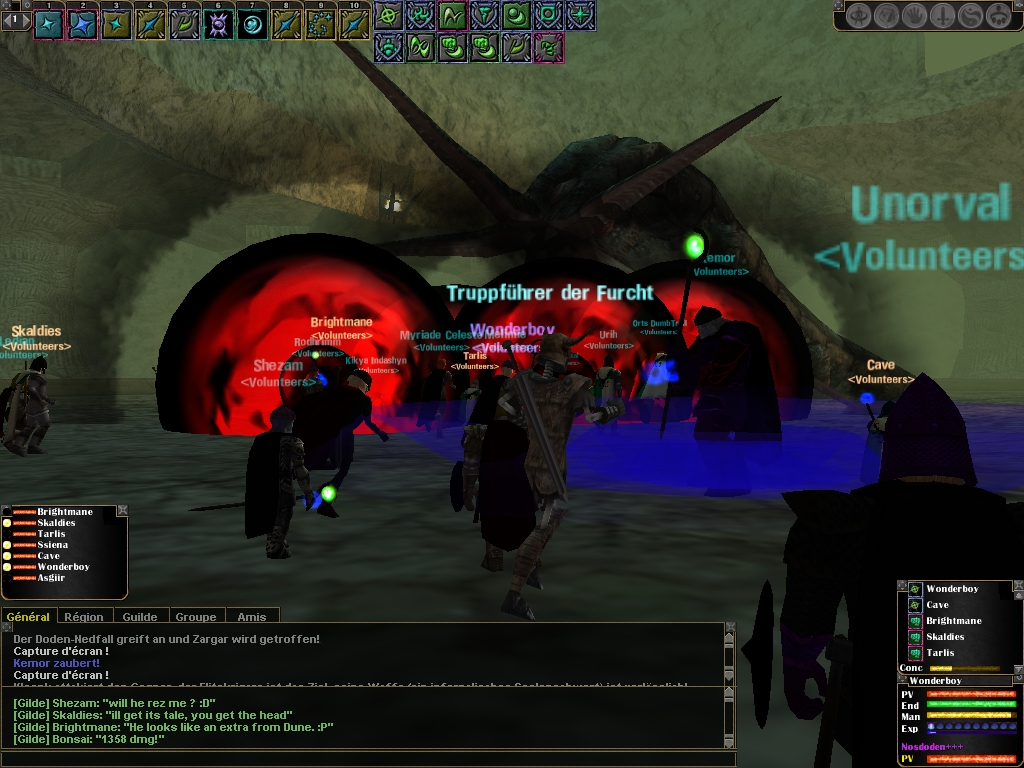Activate hotbar slot 7 blue swirl ability
Screen dimensions: 1024x768
tap(252, 23)
